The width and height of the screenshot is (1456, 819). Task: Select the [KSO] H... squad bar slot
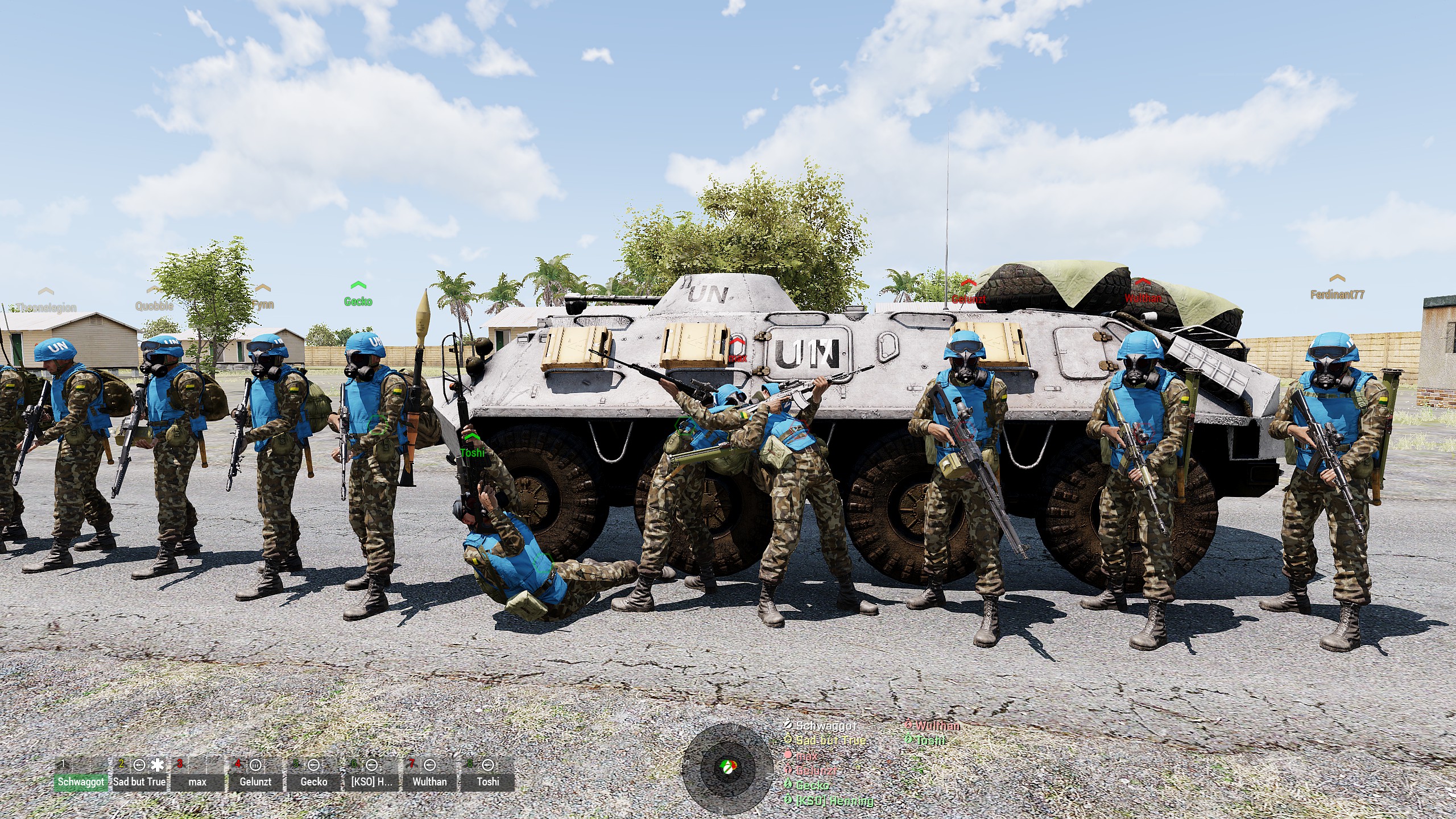tap(371, 781)
